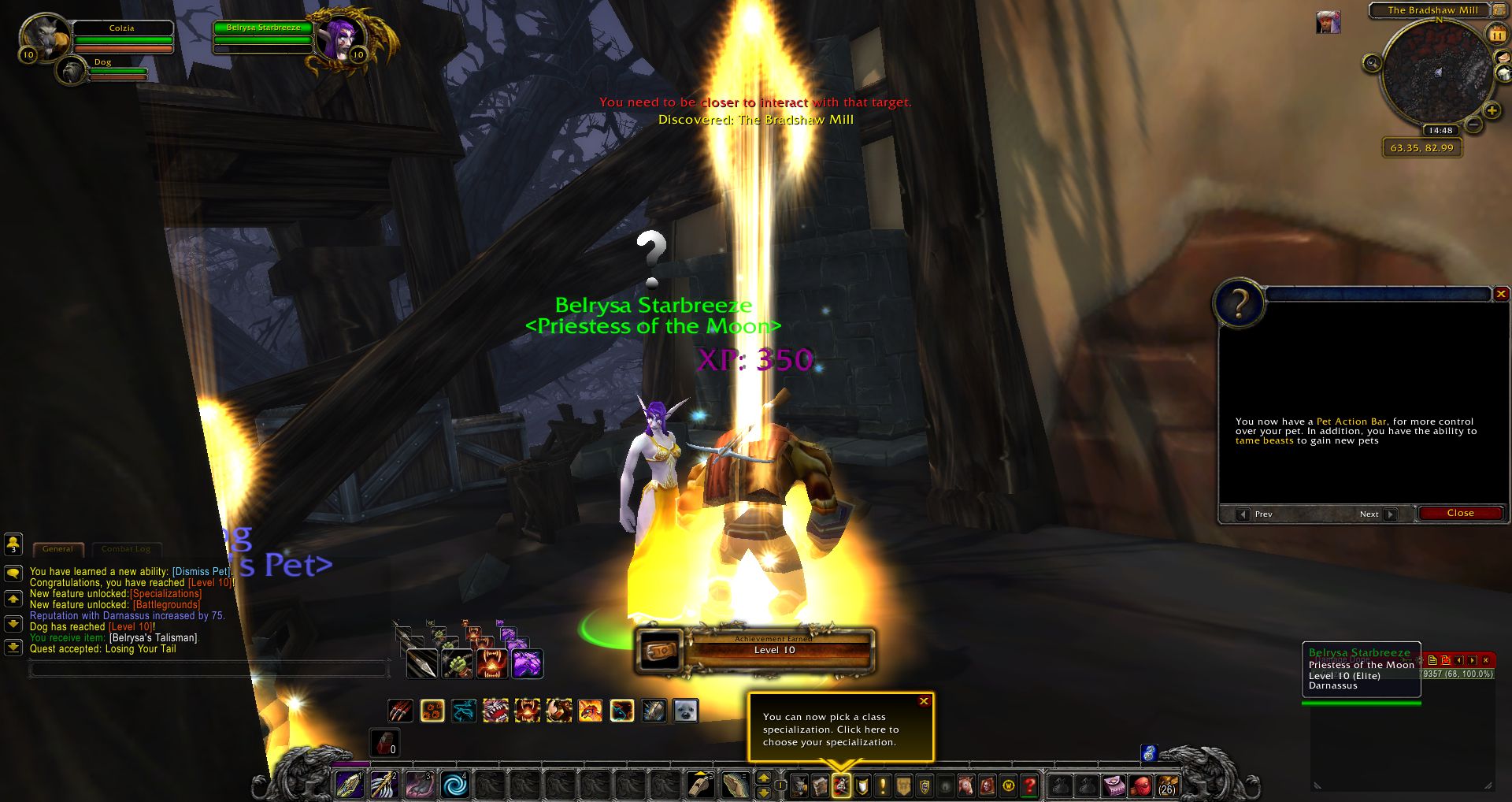The width and height of the screenshot is (1512, 802).
Task: Open the backpack showing 26 free slots
Action: click(x=1167, y=785)
